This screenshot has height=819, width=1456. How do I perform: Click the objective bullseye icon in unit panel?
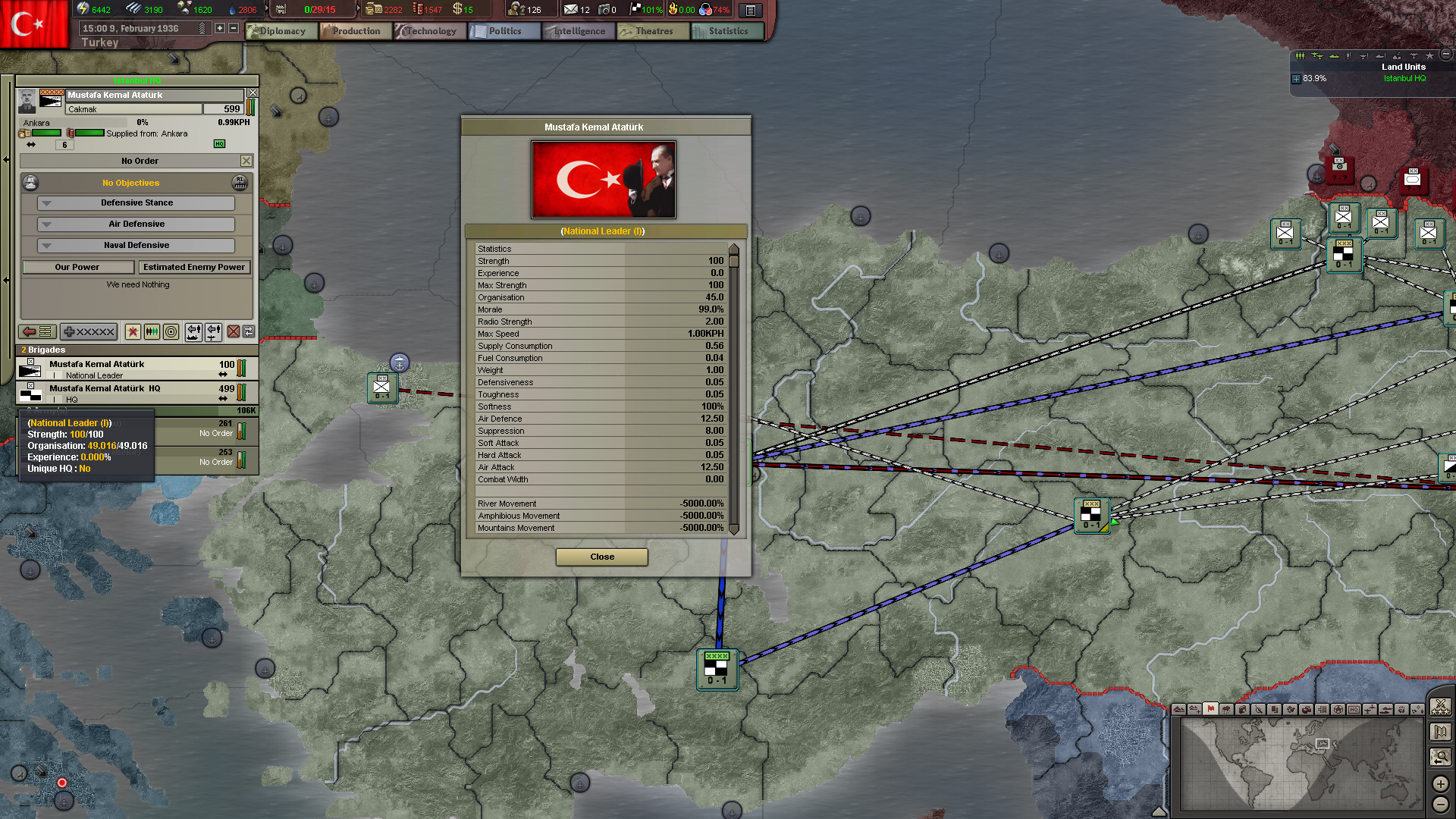(x=171, y=332)
